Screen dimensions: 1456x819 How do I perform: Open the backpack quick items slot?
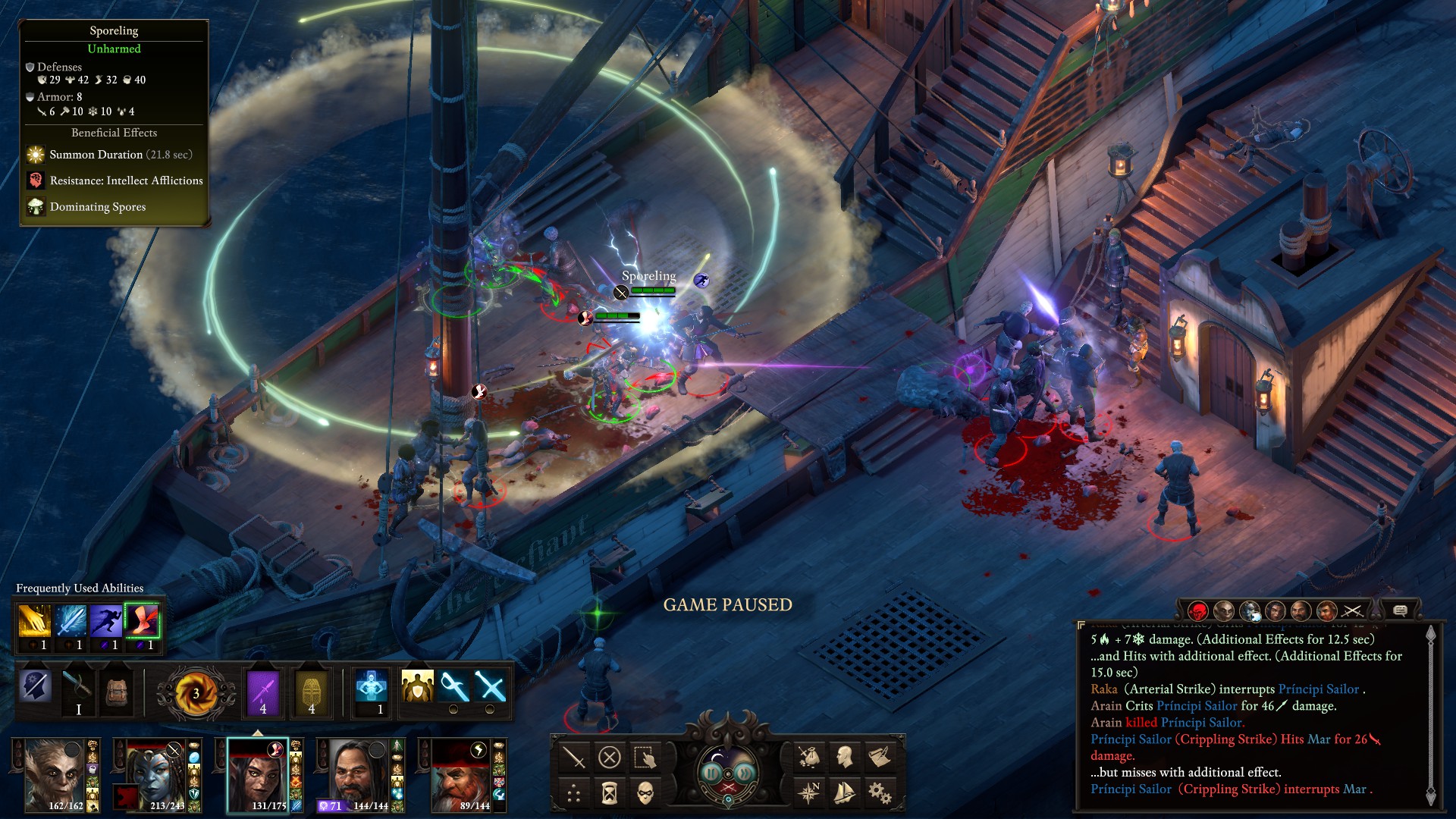click(118, 692)
